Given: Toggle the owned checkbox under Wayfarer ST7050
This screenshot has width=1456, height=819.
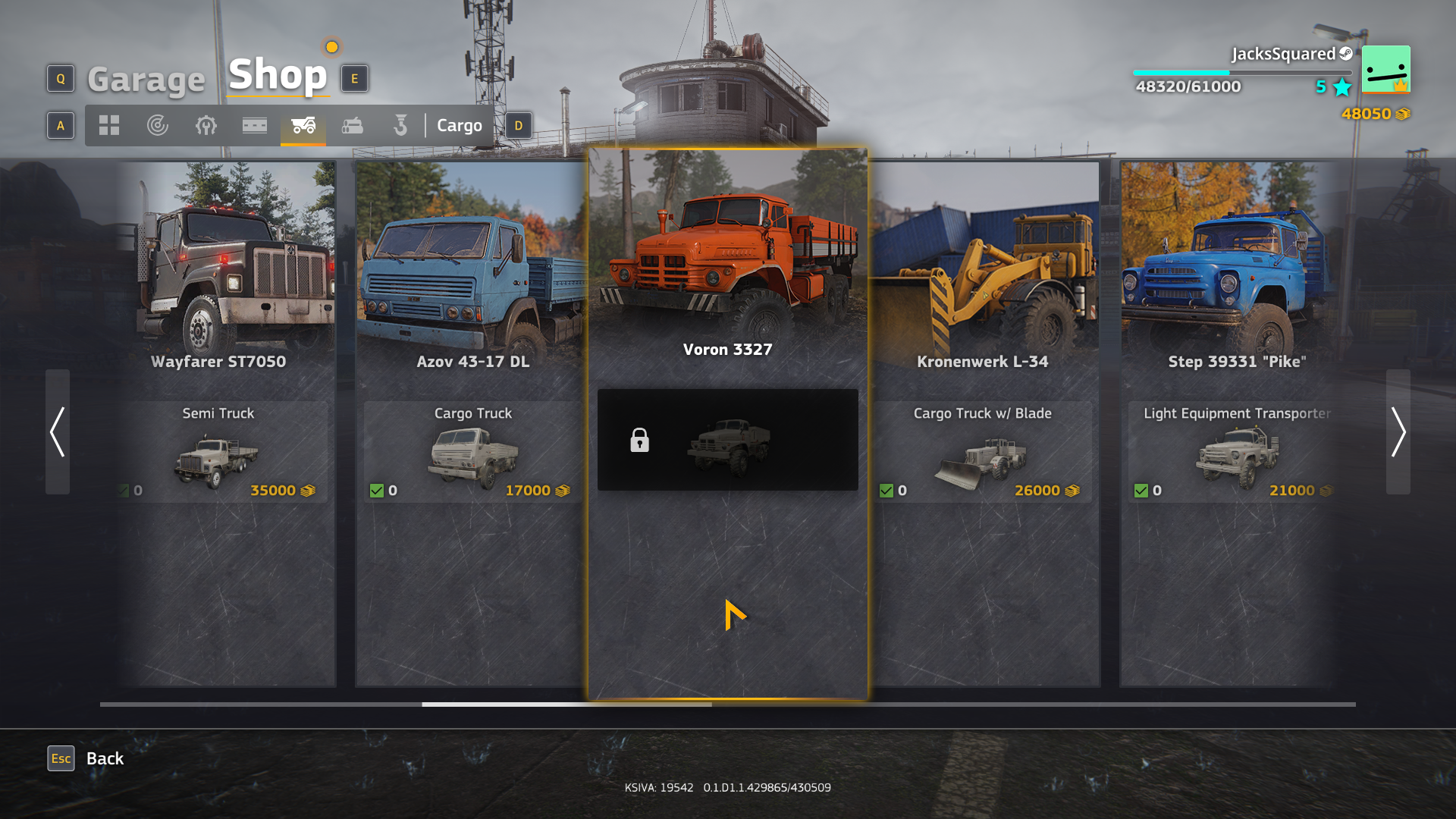Looking at the screenshot, I should click(124, 490).
